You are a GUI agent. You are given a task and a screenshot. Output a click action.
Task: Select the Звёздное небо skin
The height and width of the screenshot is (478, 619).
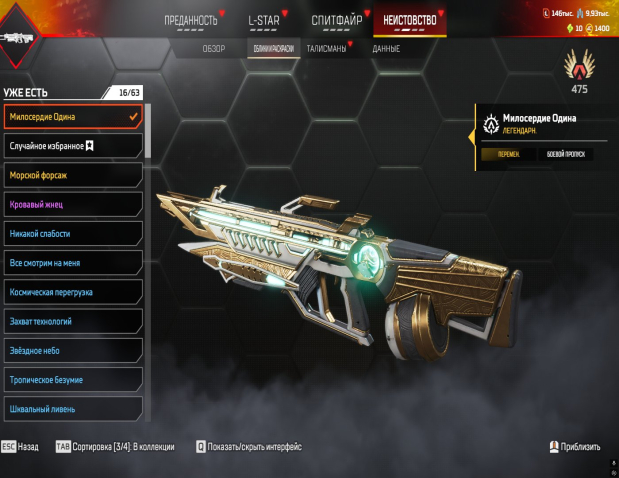[73, 351]
